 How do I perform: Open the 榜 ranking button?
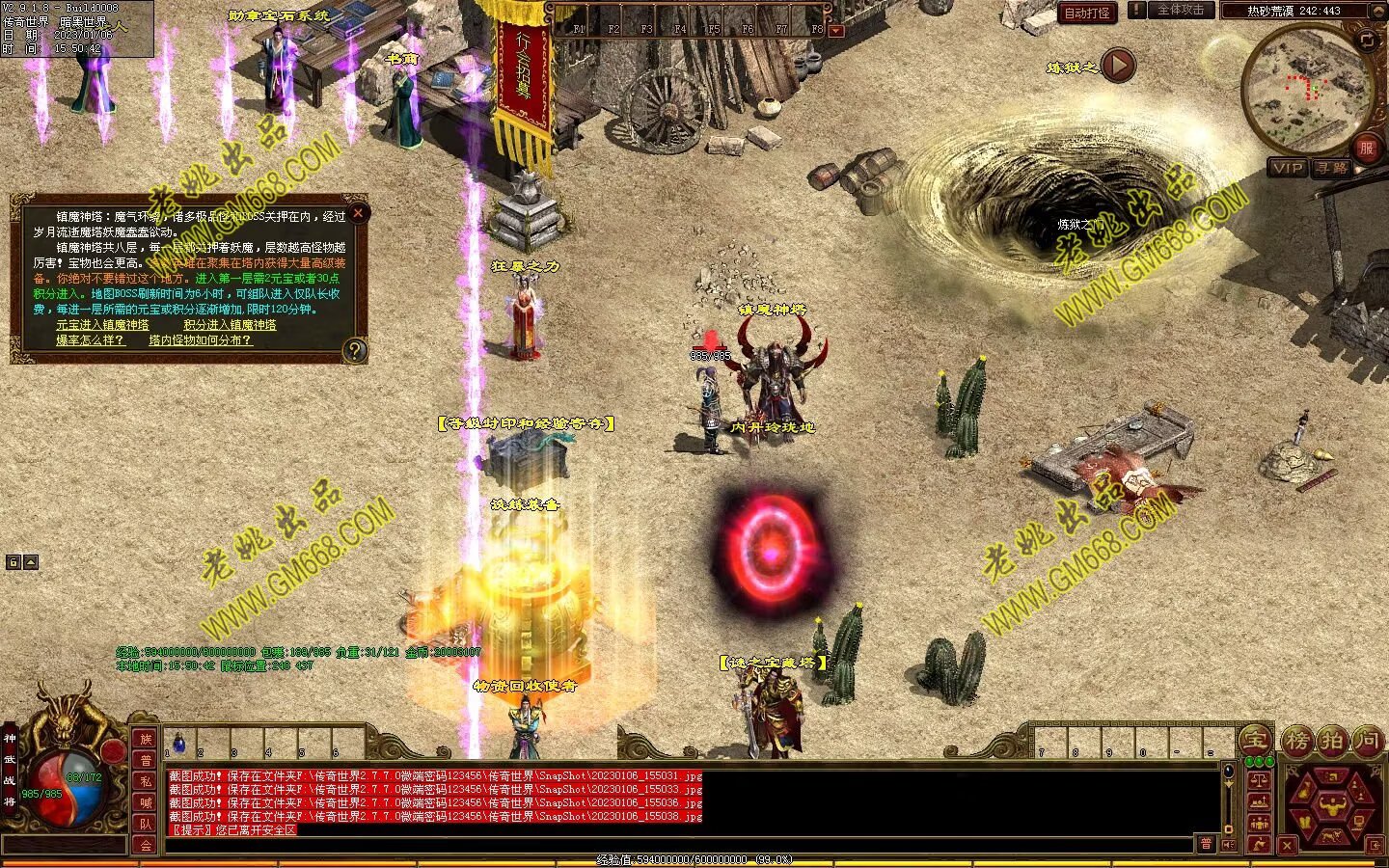tap(1297, 741)
